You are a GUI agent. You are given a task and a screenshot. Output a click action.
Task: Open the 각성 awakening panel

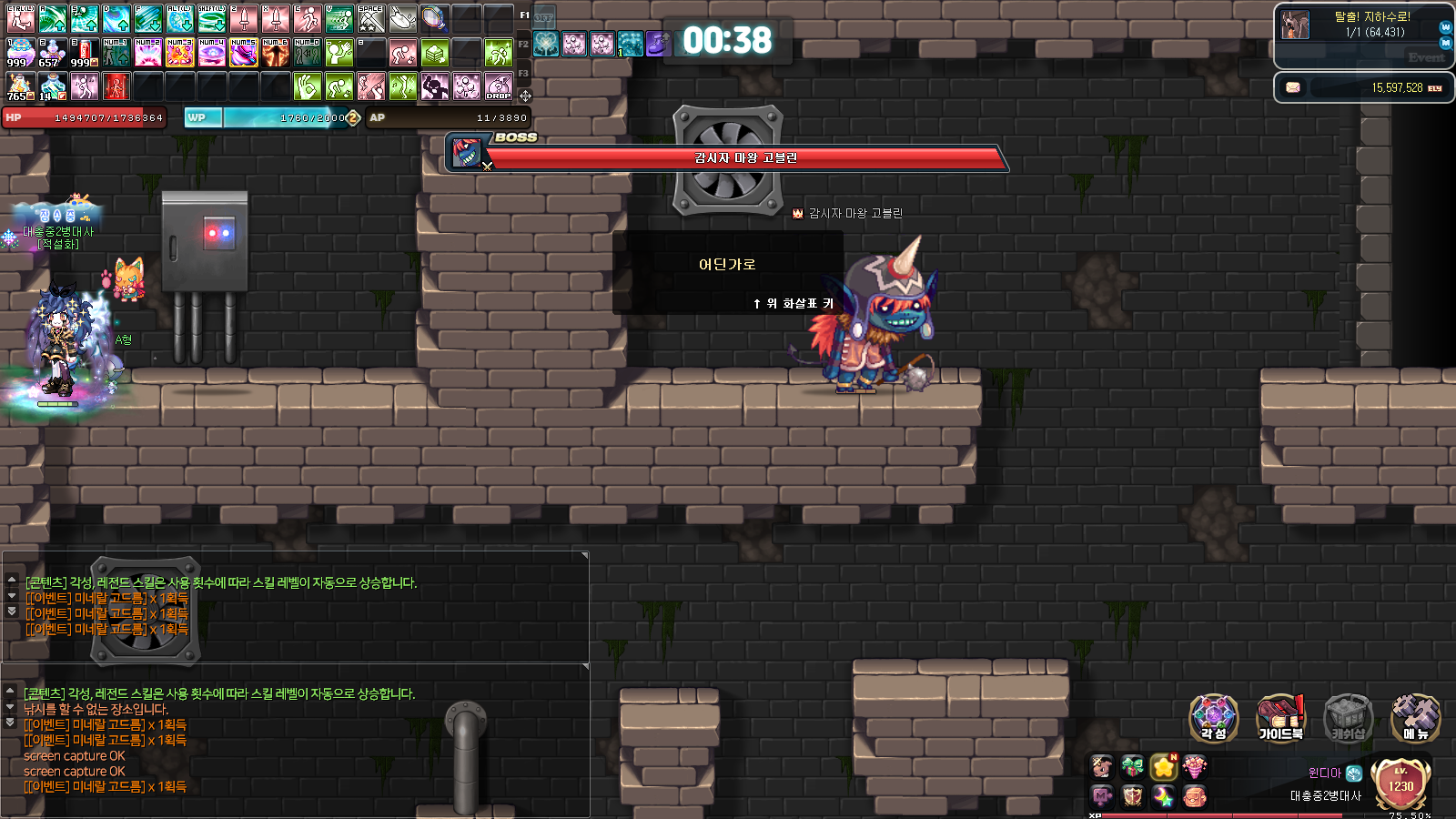(x=1213, y=718)
